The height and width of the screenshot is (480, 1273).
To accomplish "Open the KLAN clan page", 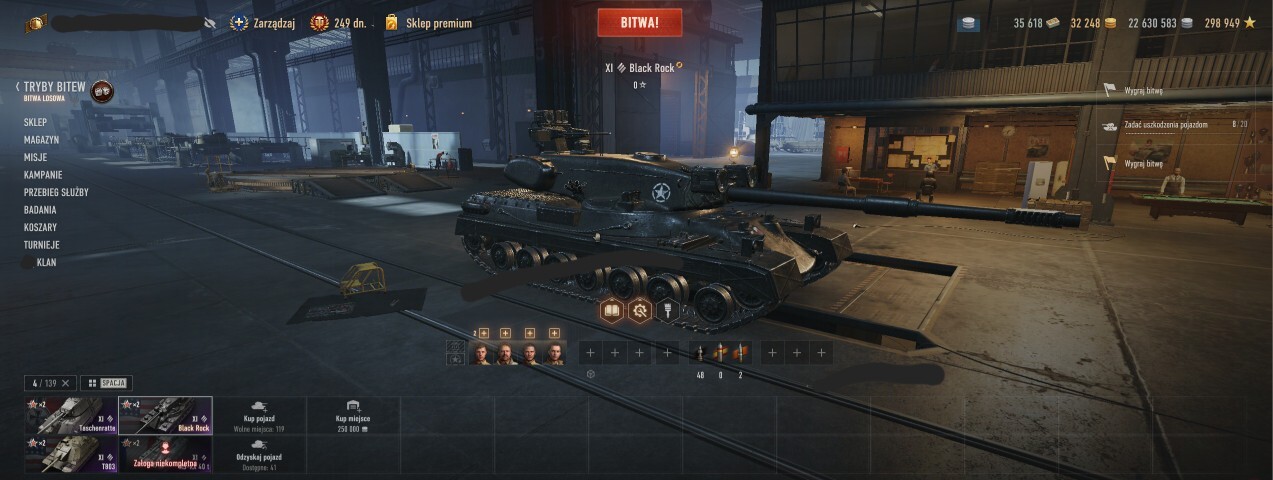I will pyautogui.click(x=46, y=263).
